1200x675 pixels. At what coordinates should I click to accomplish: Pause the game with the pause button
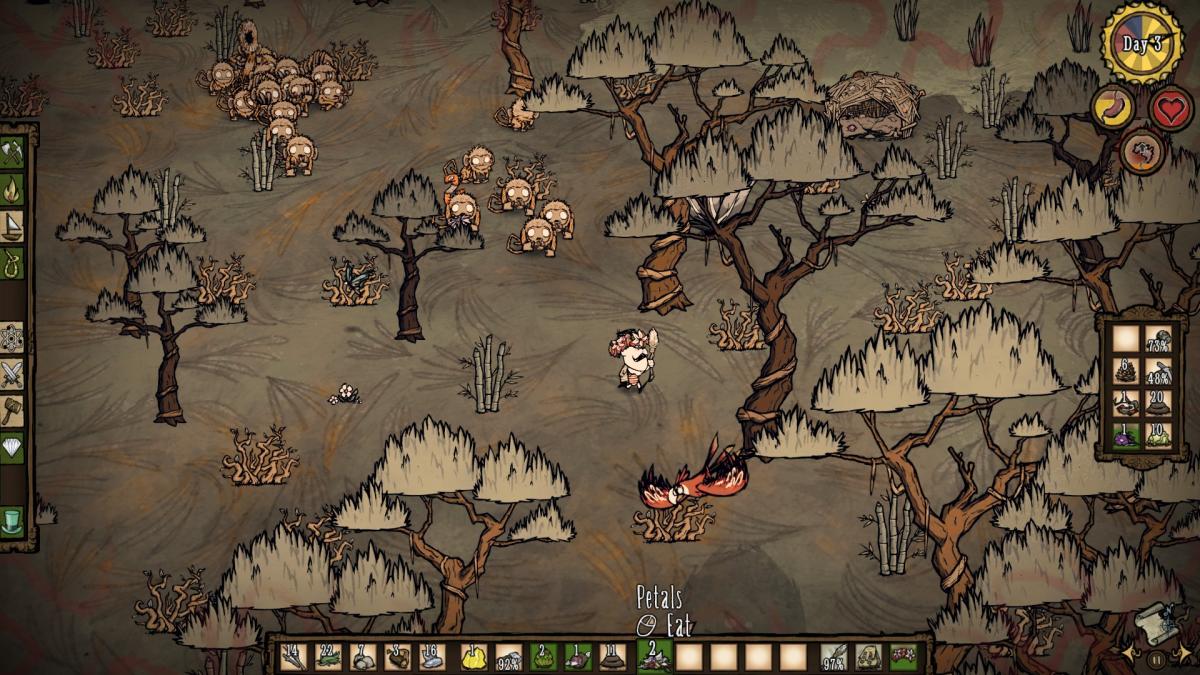click(x=1156, y=659)
